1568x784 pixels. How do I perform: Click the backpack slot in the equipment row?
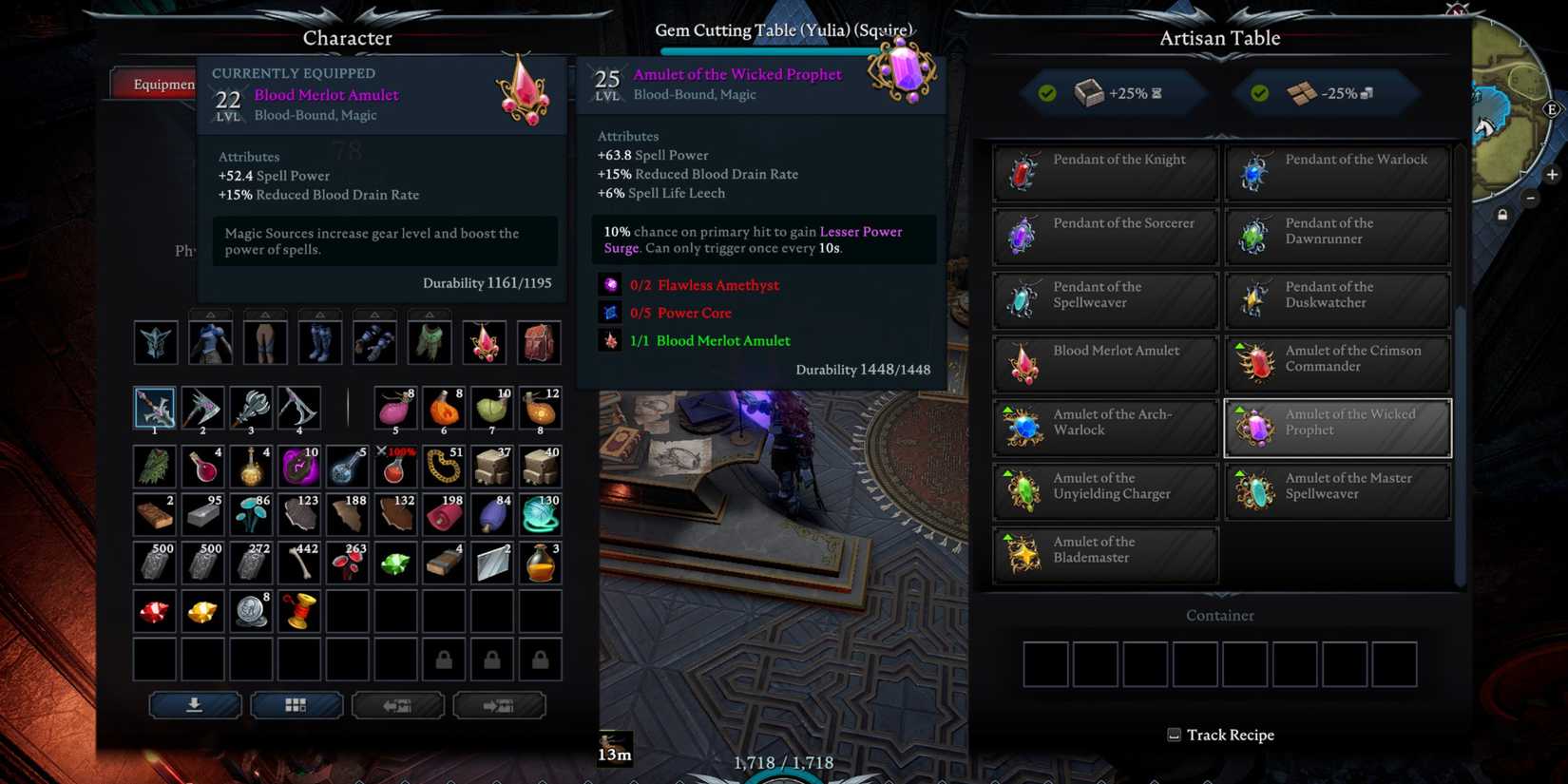click(x=539, y=342)
